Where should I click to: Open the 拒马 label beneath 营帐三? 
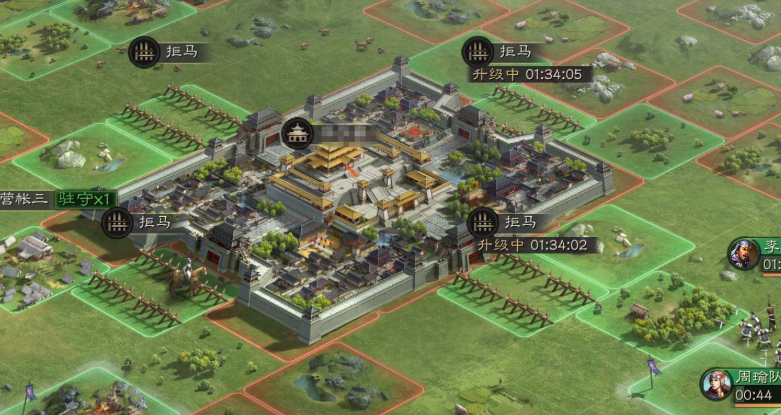(119, 222)
